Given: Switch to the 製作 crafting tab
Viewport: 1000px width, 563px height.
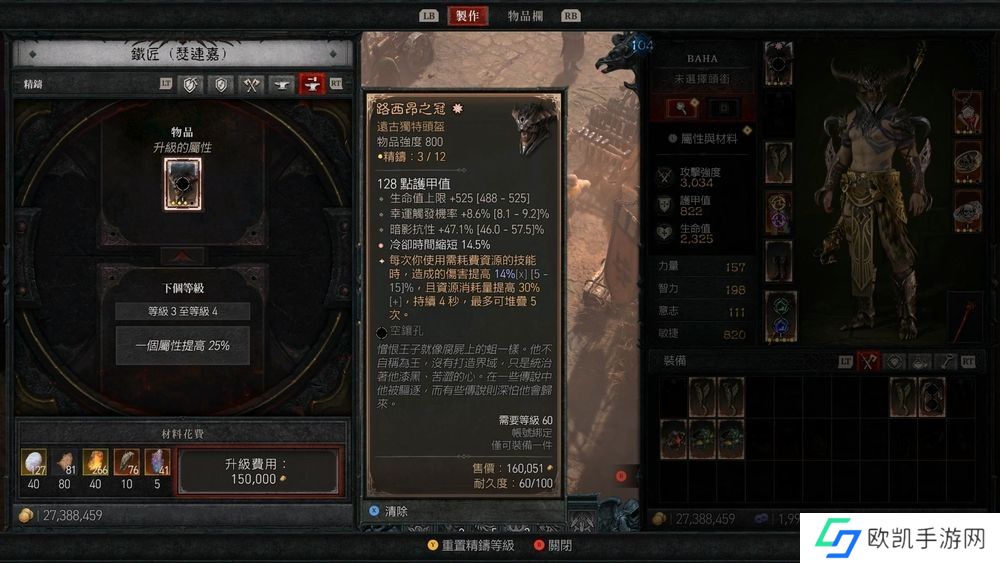Looking at the screenshot, I should [x=467, y=16].
